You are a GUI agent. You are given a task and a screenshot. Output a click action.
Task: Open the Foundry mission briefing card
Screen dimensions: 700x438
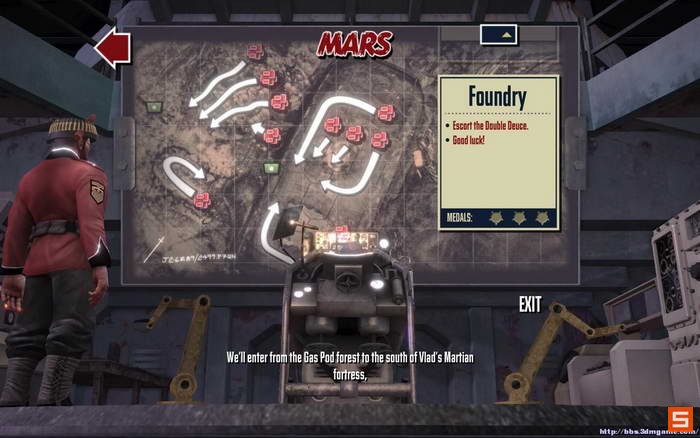click(x=498, y=152)
